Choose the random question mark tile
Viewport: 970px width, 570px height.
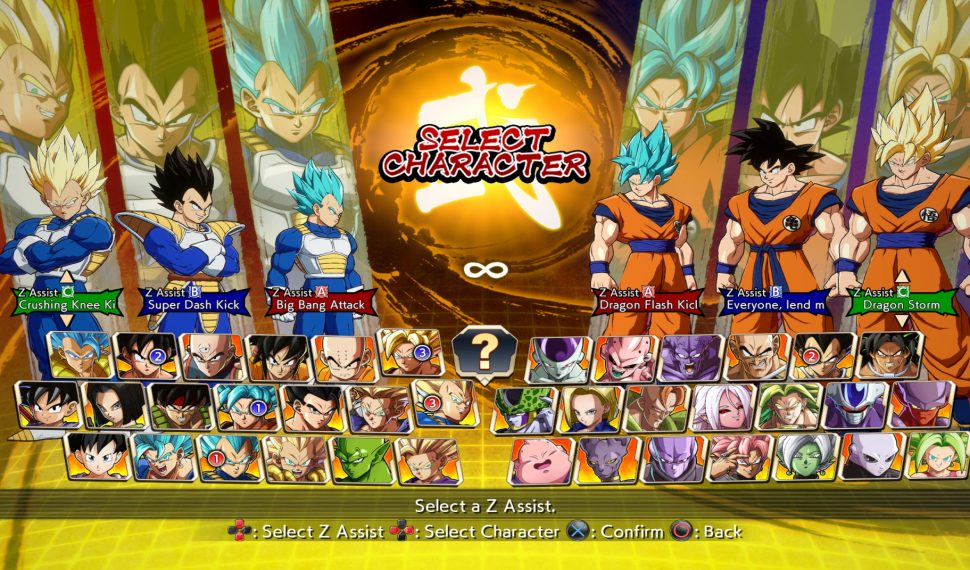pyautogui.click(x=484, y=352)
